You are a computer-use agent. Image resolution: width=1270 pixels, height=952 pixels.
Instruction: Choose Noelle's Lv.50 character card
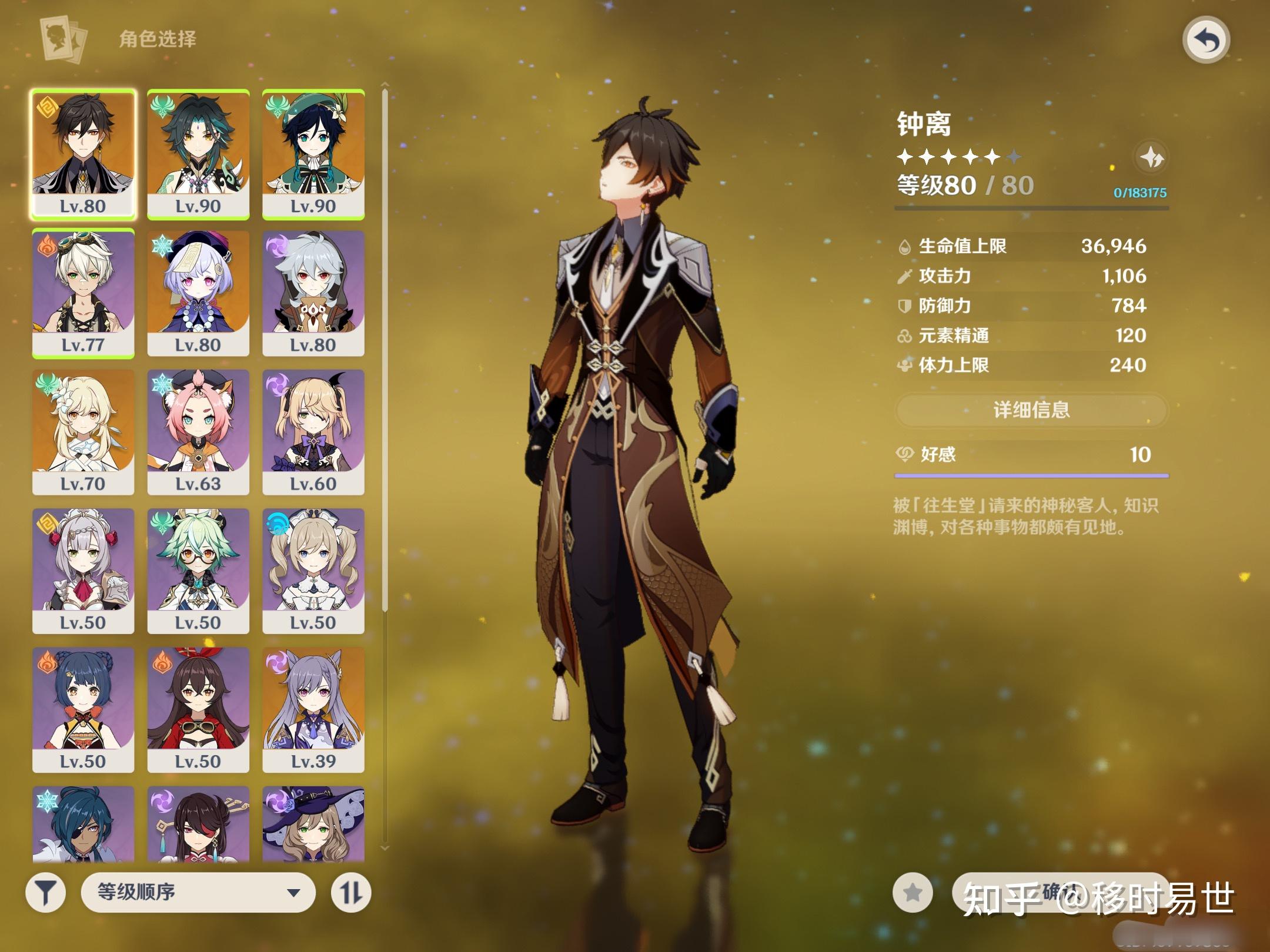83,571
